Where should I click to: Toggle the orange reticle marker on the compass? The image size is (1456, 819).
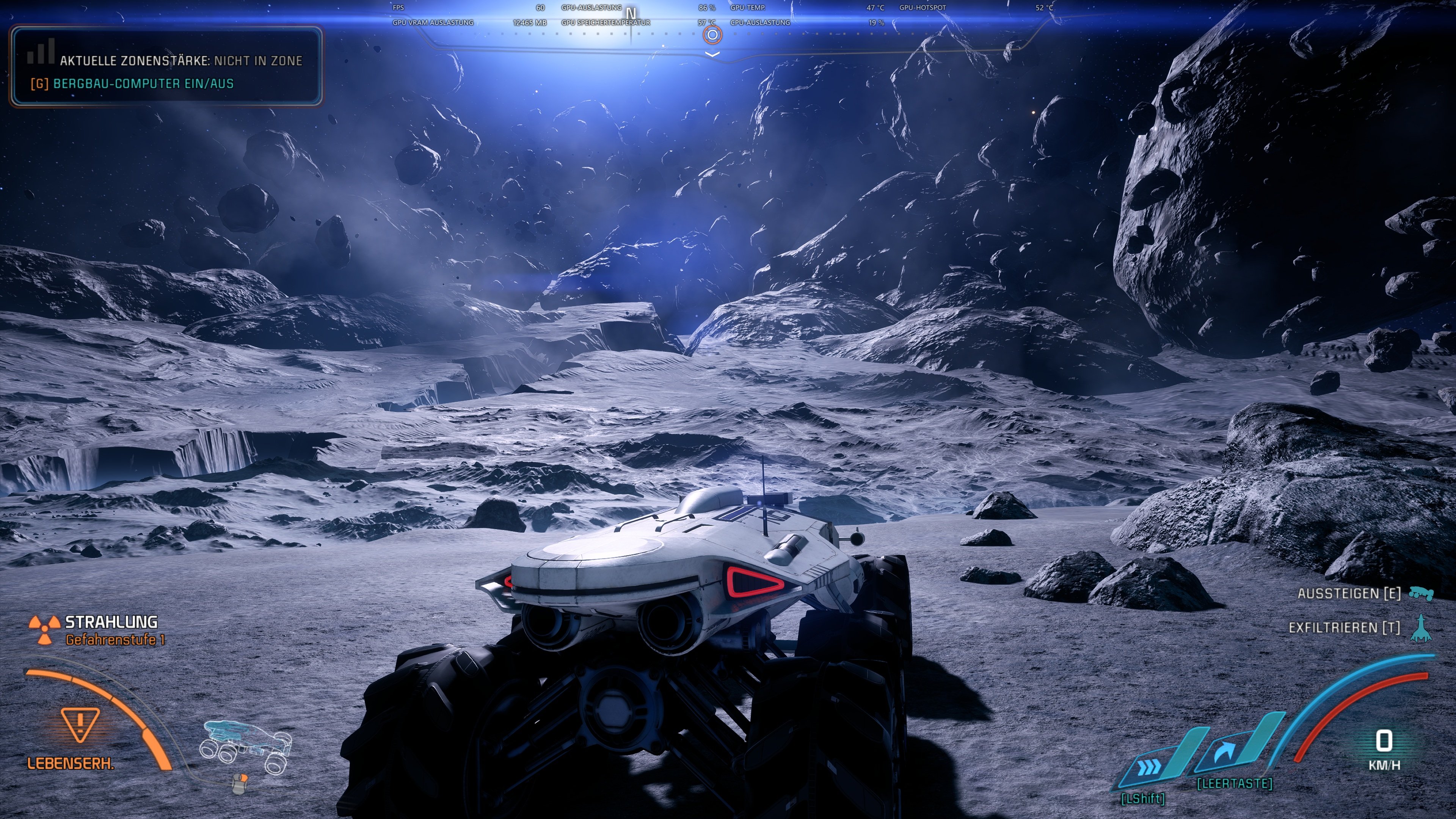click(x=712, y=35)
